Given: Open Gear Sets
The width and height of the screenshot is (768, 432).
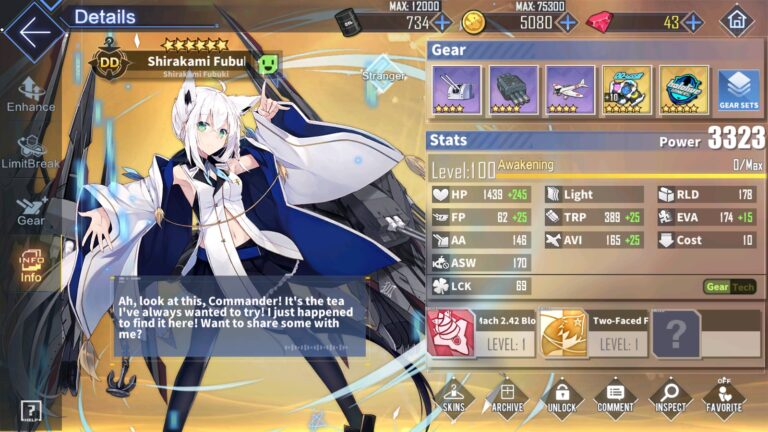Looking at the screenshot, I should [738, 90].
